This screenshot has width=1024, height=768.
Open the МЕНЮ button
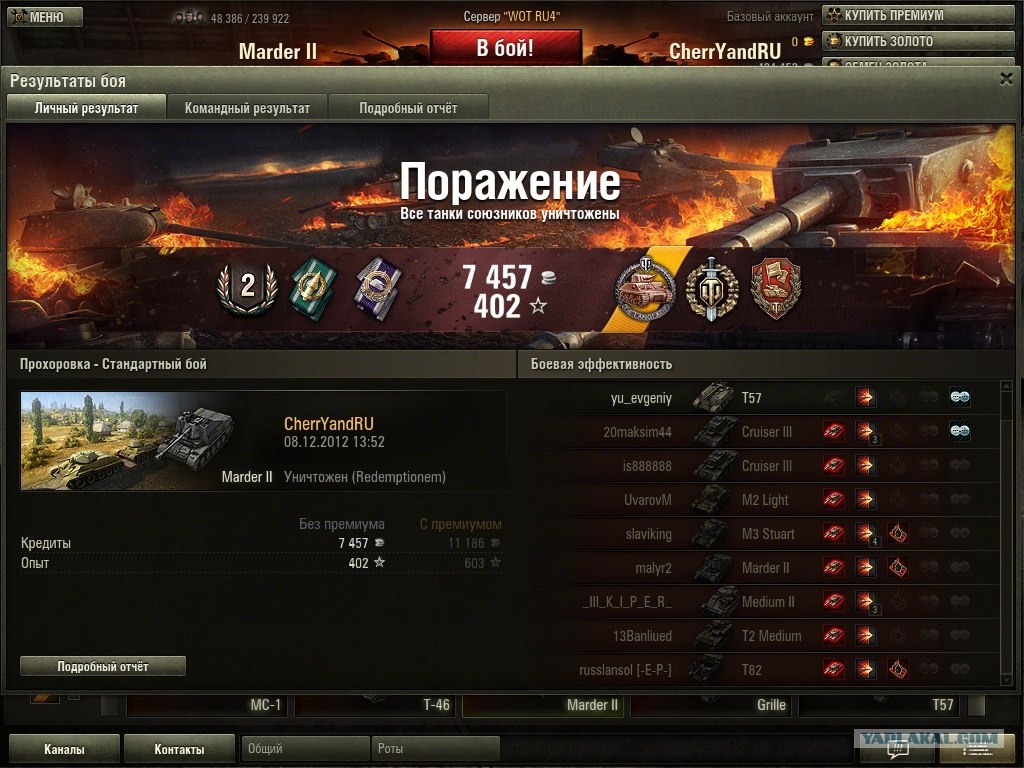tap(37, 17)
